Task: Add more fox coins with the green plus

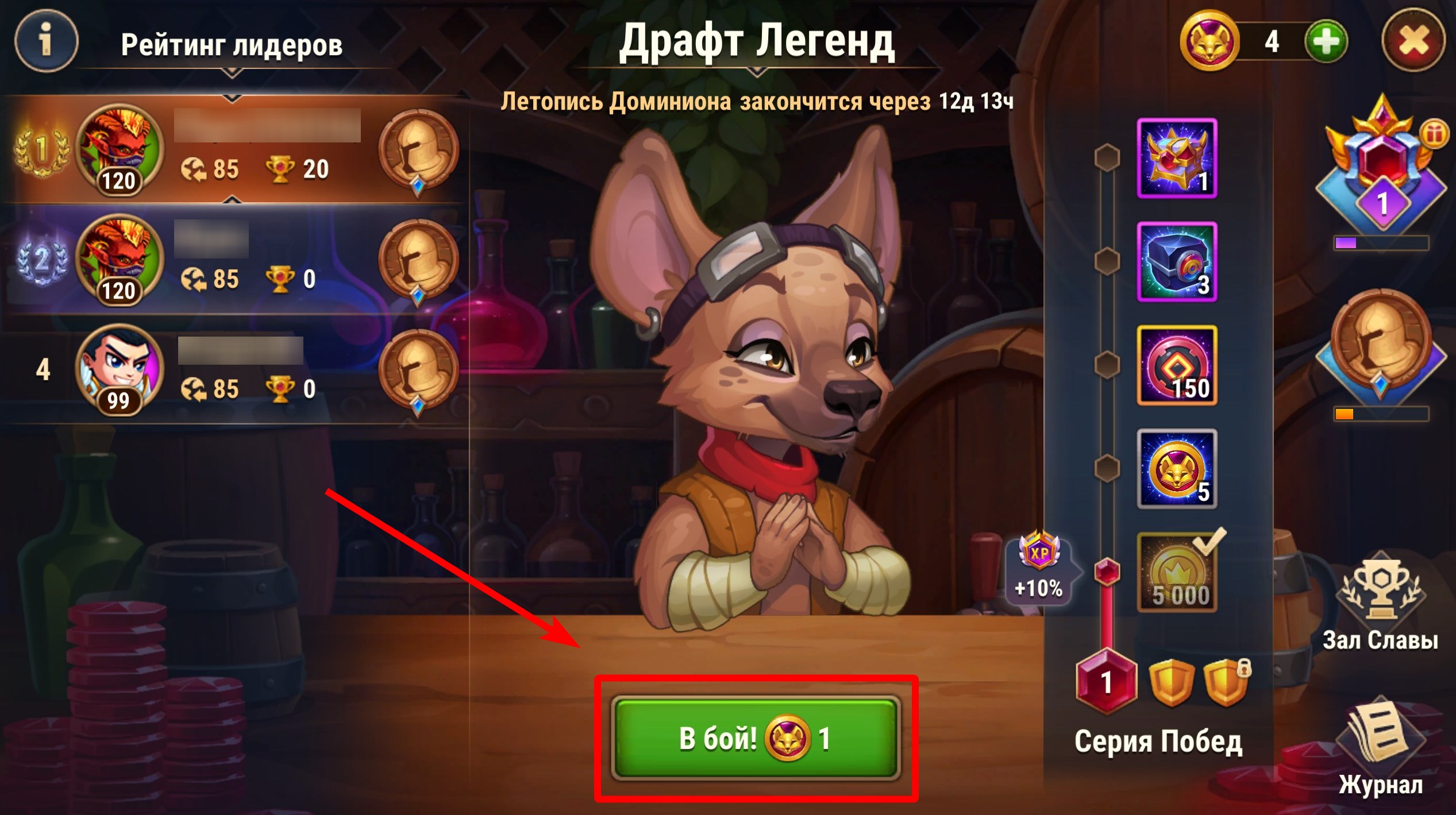Action: coord(1326,42)
